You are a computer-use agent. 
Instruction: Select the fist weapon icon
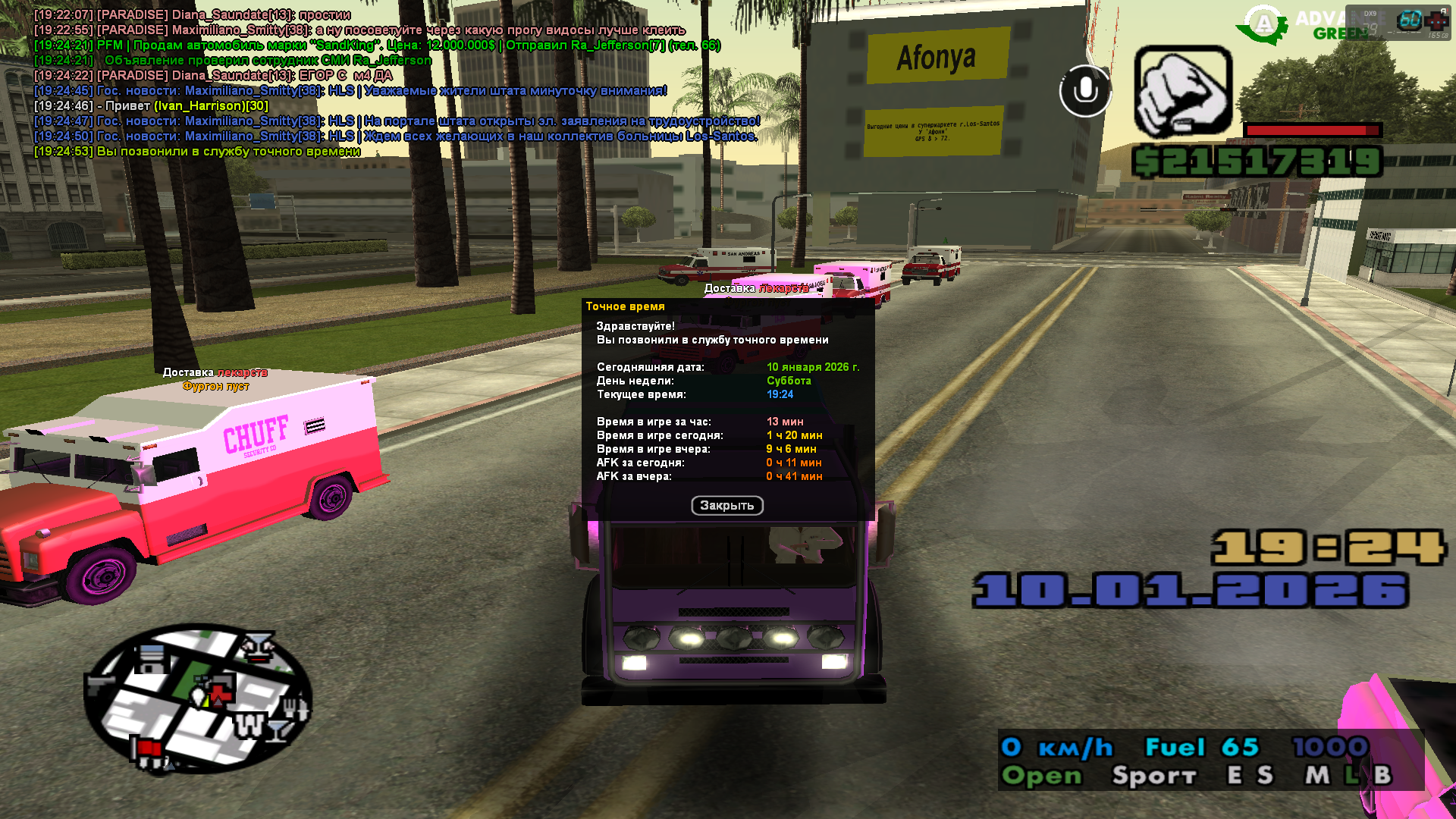click(x=1182, y=92)
